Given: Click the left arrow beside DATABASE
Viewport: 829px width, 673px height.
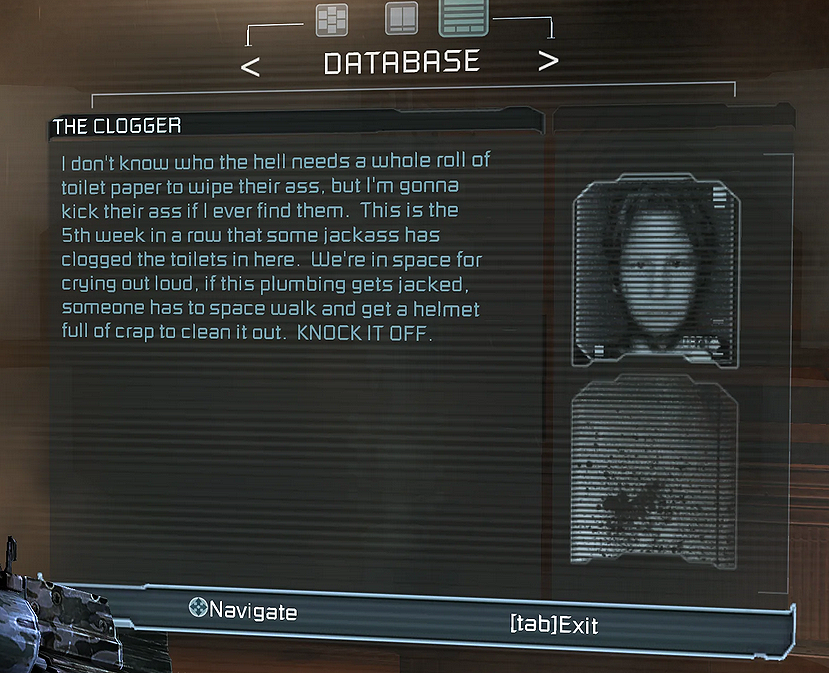Looking at the screenshot, I should 252,66.
